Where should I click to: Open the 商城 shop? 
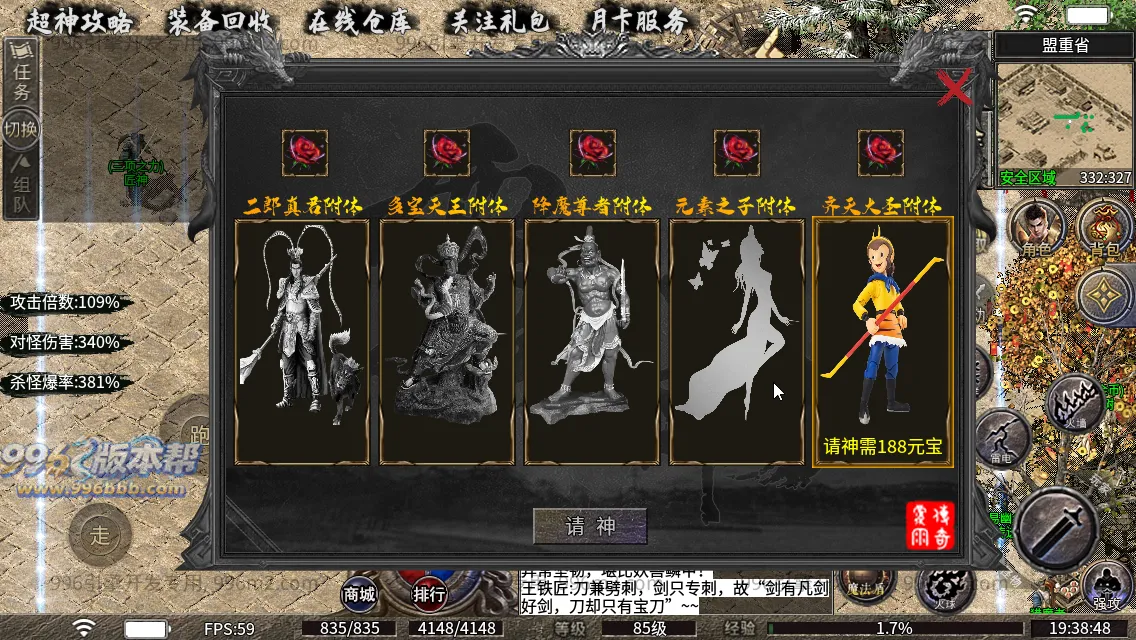tap(359, 594)
